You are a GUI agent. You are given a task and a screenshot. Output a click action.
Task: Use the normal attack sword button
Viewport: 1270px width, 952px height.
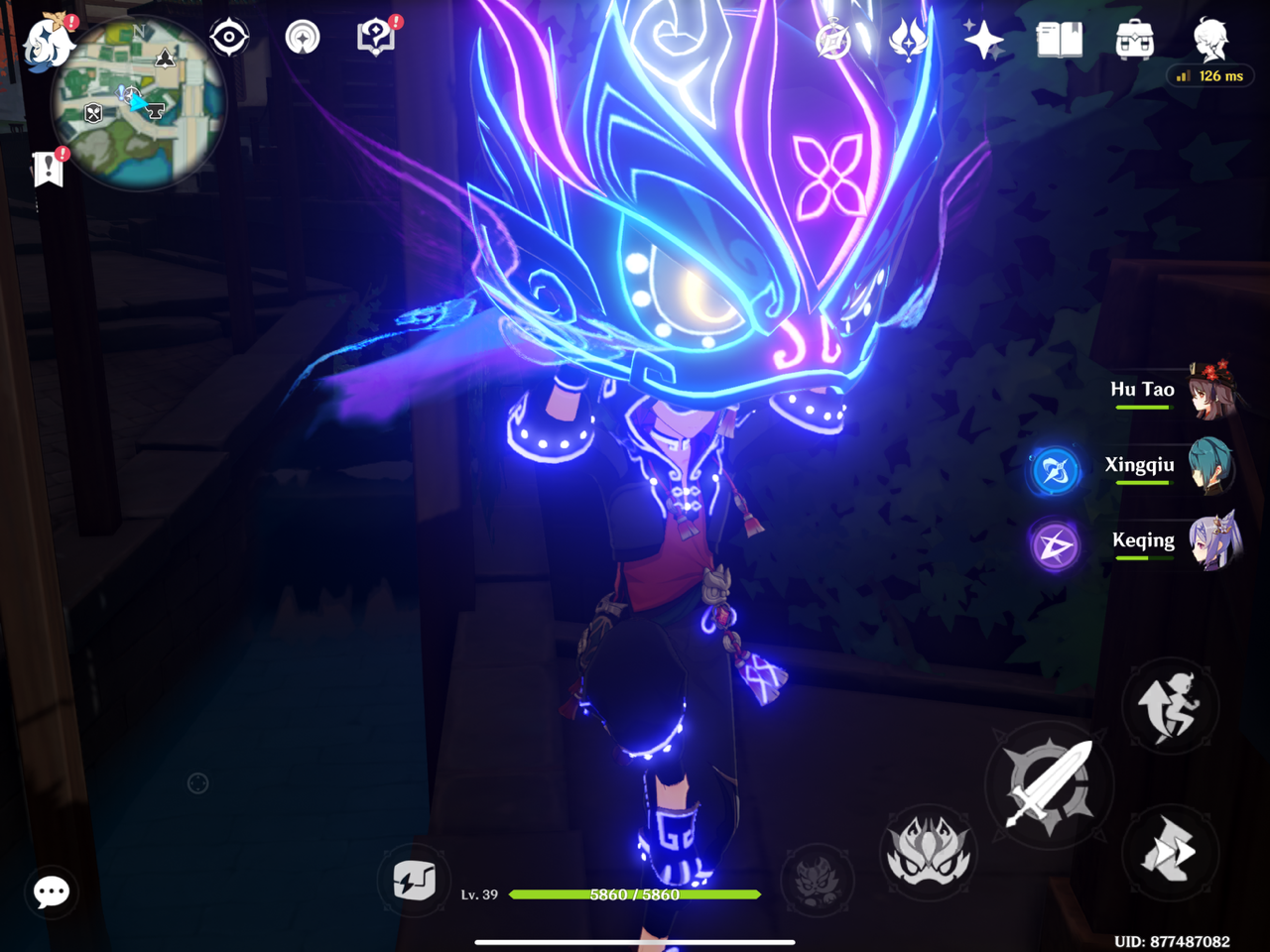1049,784
